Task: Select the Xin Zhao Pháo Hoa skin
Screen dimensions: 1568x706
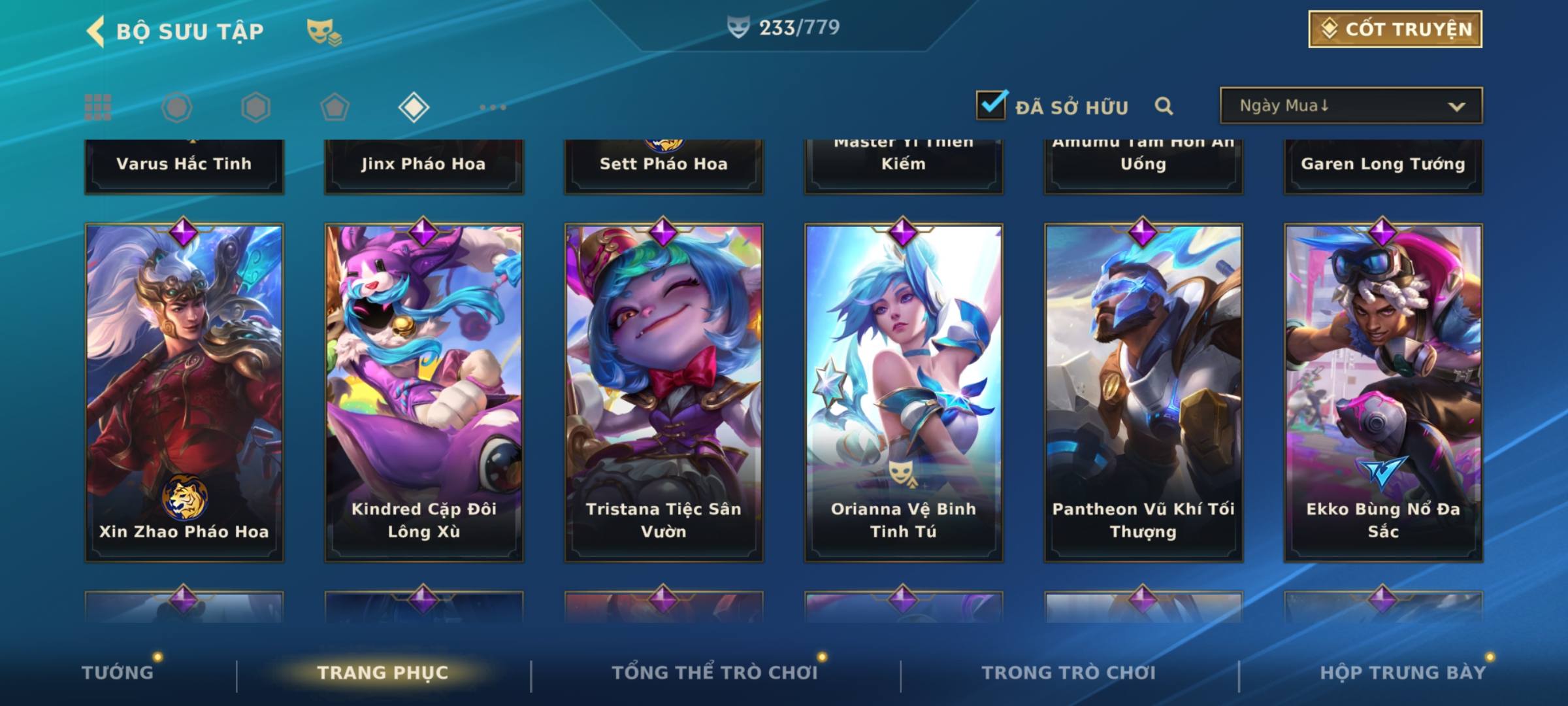Action: pyautogui.click(x=184, y=392)
